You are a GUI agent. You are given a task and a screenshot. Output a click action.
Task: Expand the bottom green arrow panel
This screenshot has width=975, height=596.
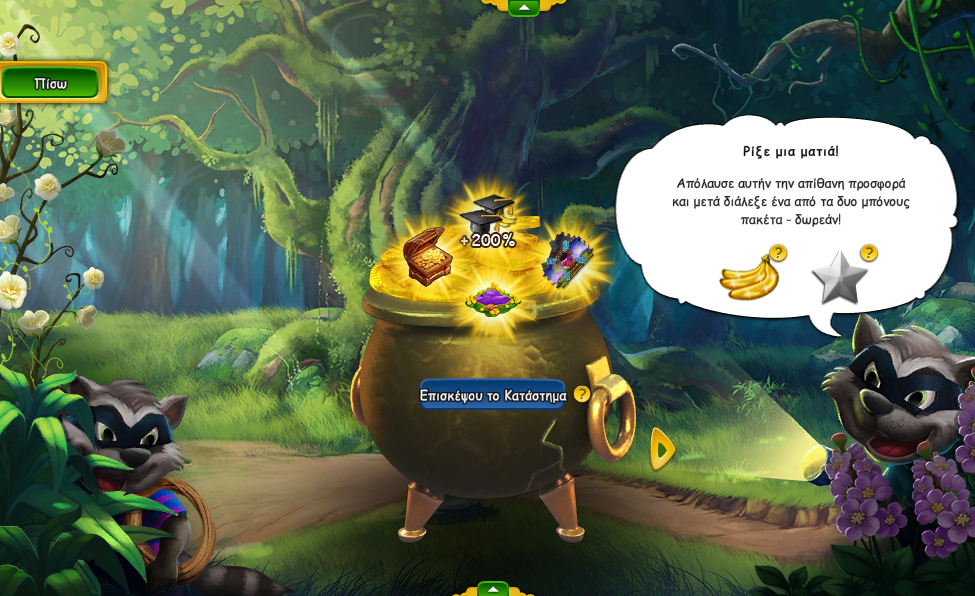point(492,589)
